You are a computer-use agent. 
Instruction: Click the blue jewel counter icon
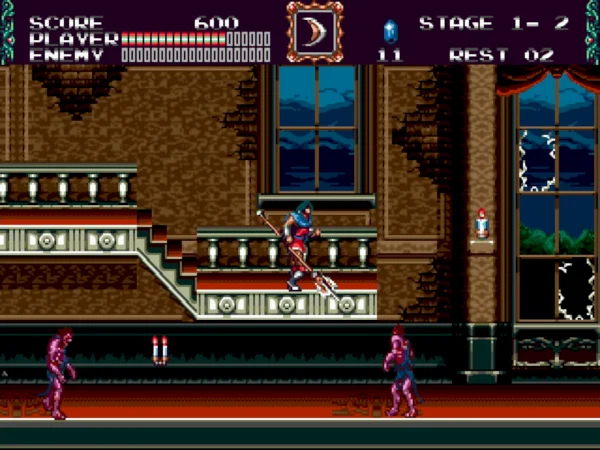tap(389, 29)
